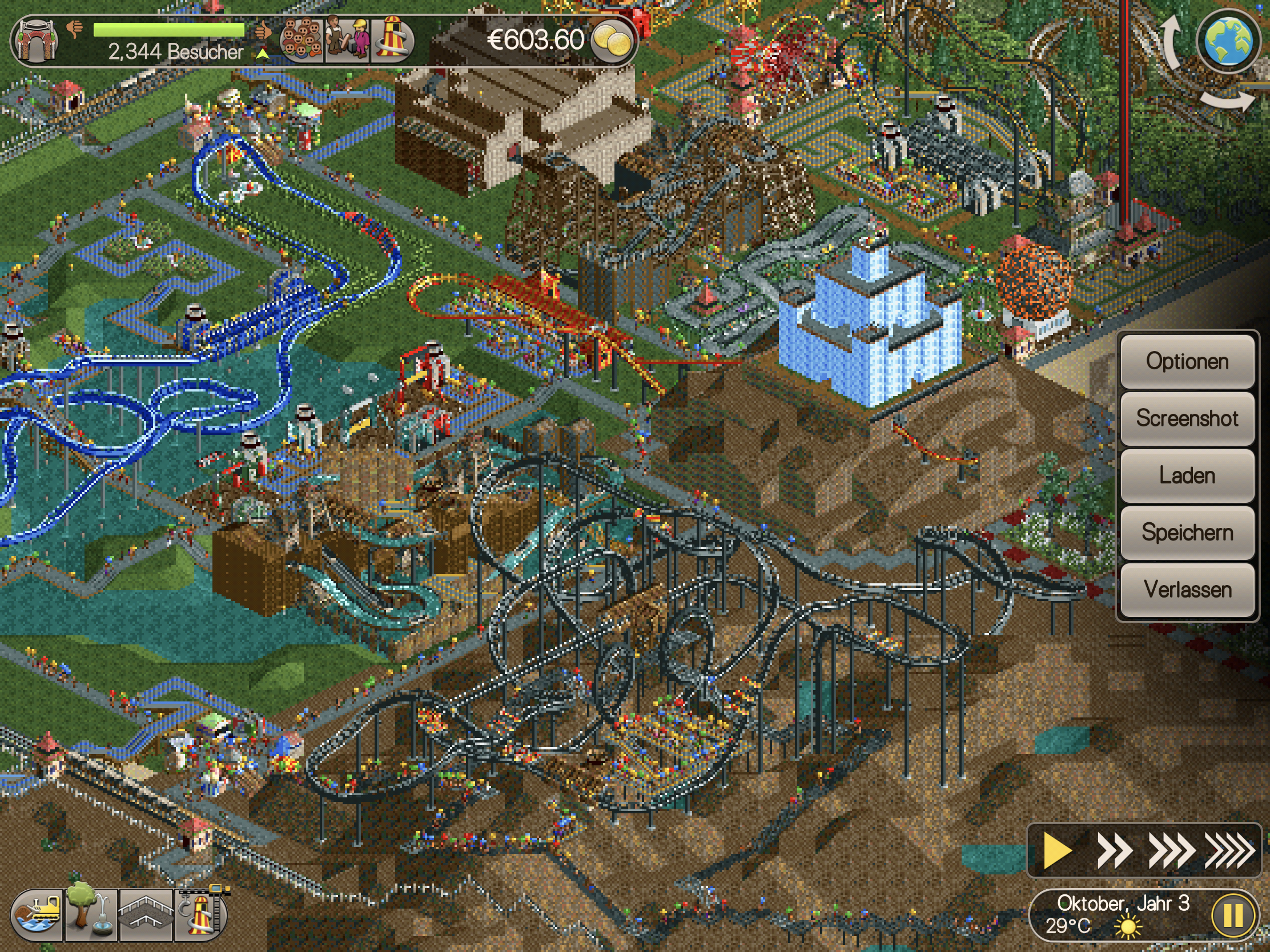The image size is (1270, 952).
Task: Open the Optionen menu
Action: [1187, 362]
